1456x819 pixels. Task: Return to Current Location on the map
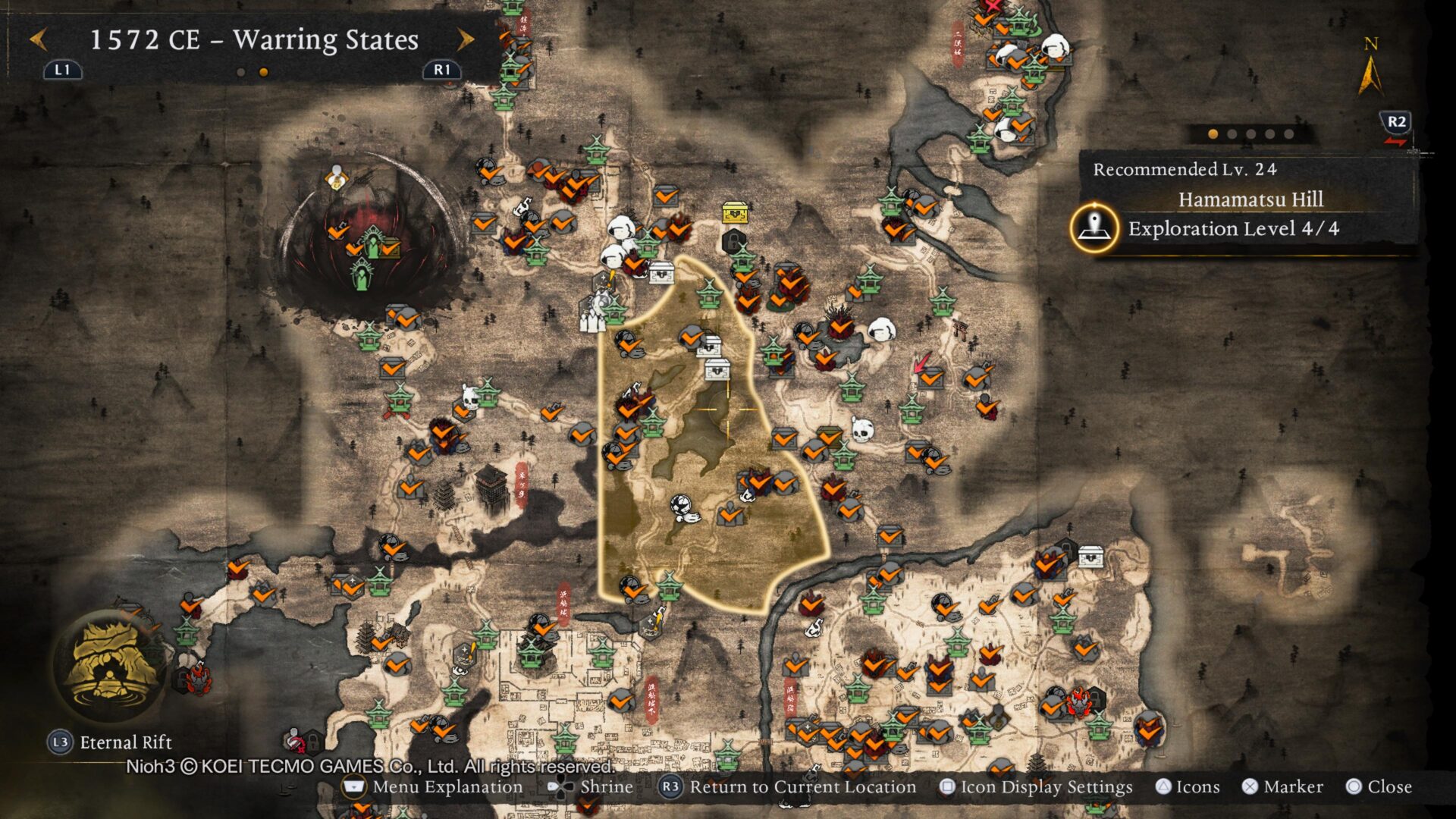click(x=789, y=787)
